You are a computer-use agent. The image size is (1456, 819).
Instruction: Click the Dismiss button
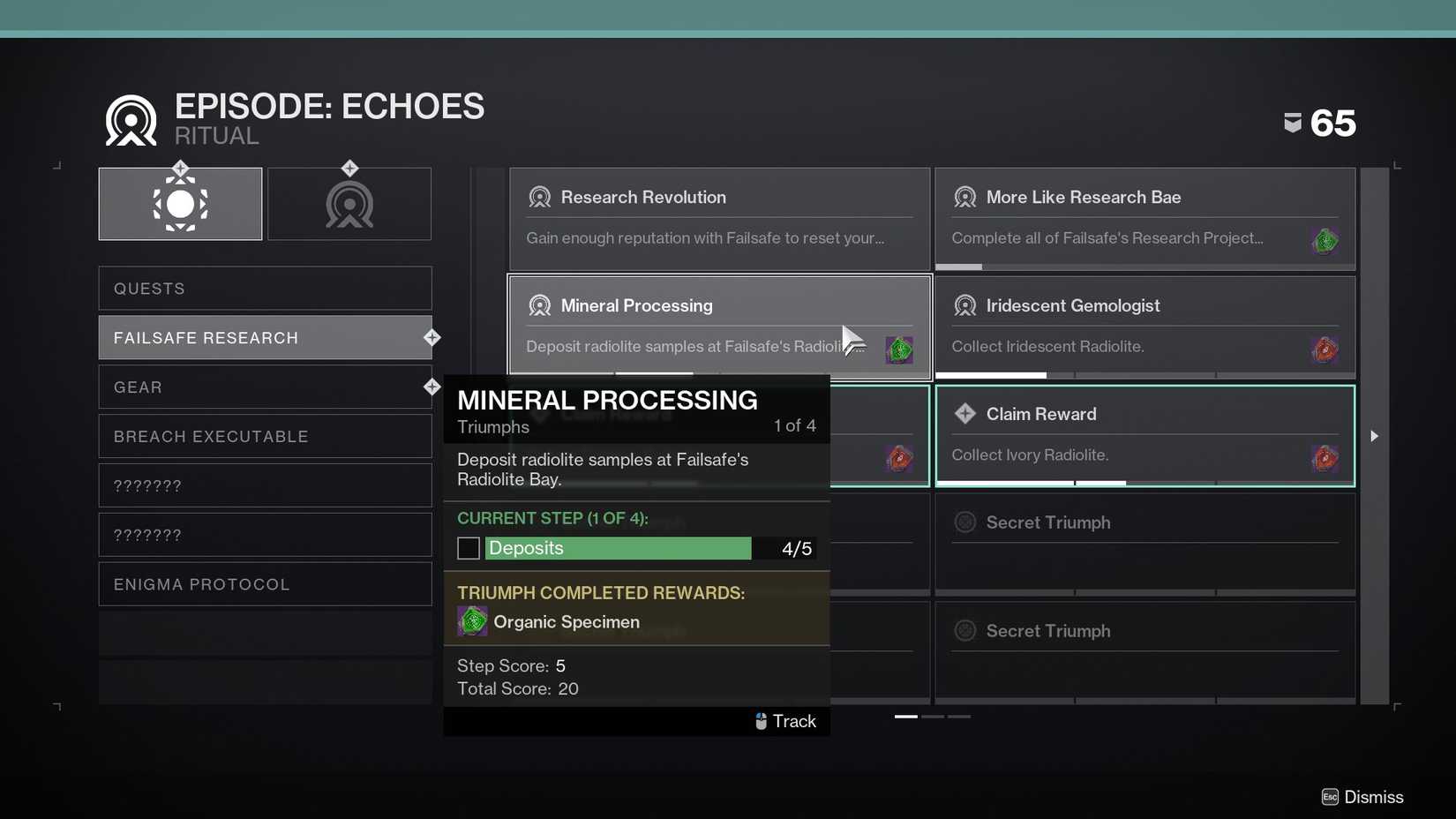[1362, 797]
